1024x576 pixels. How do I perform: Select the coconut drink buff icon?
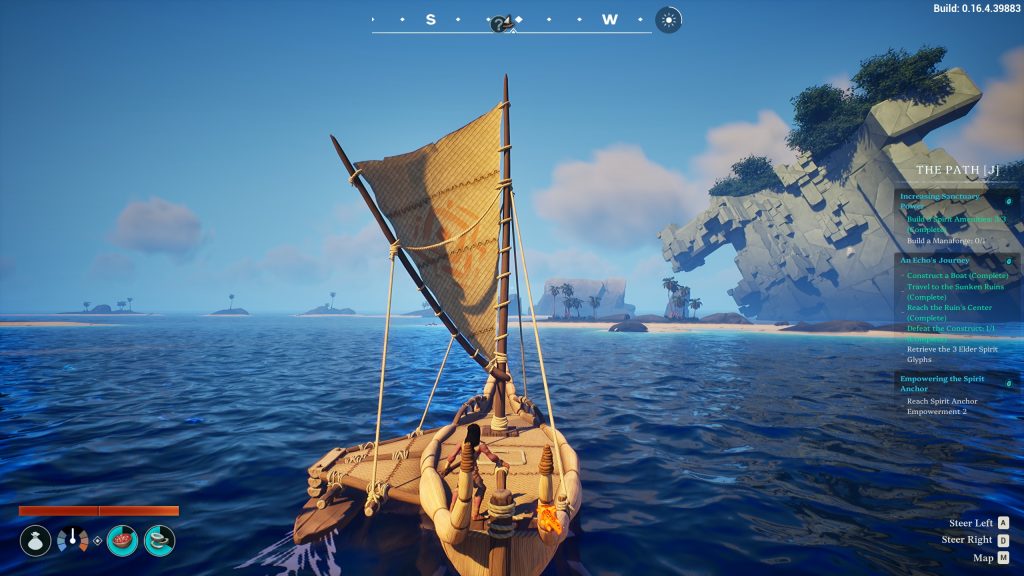(159, 541)
